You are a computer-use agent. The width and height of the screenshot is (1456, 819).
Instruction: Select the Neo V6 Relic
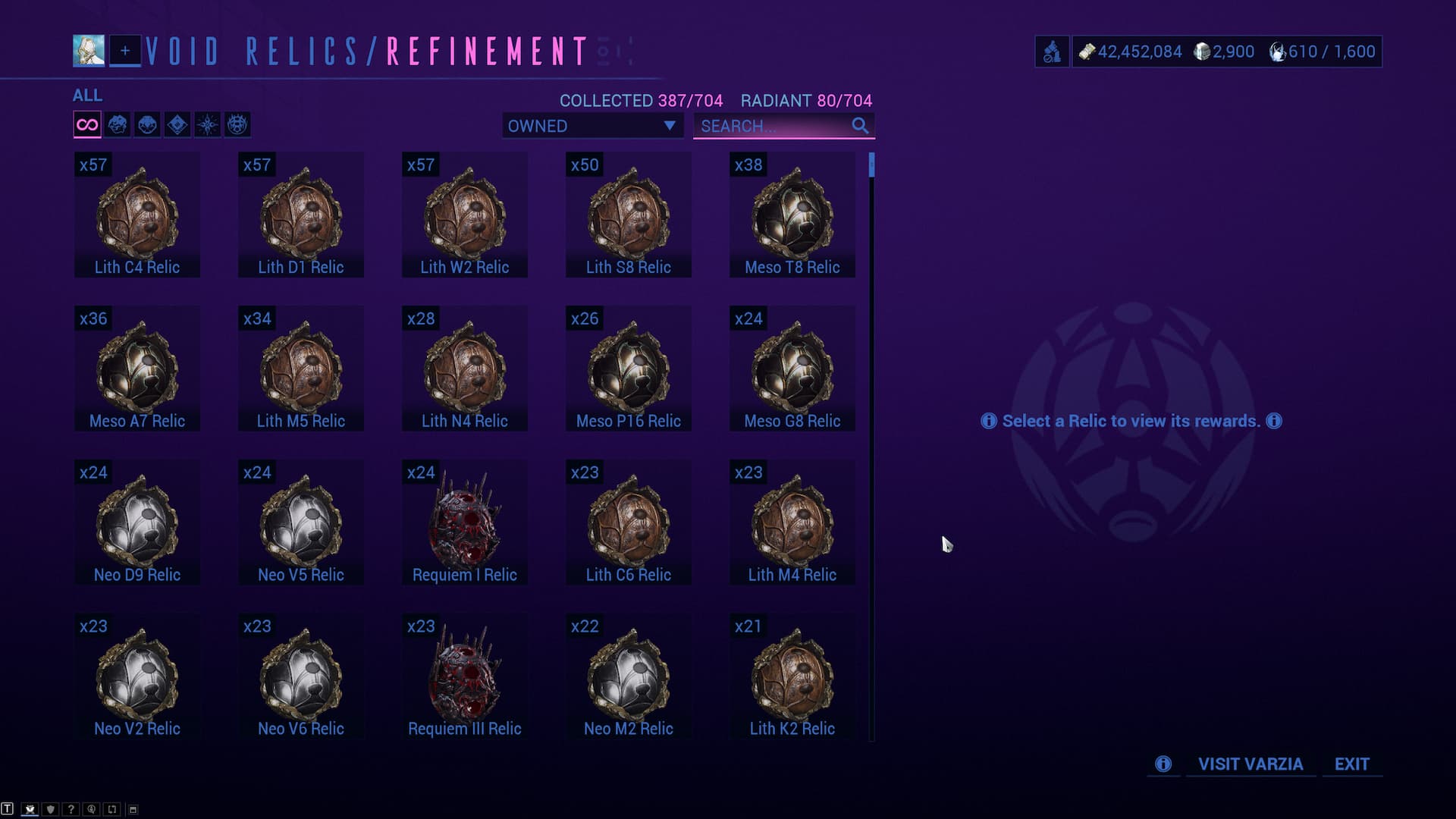(x=301, y=677)
